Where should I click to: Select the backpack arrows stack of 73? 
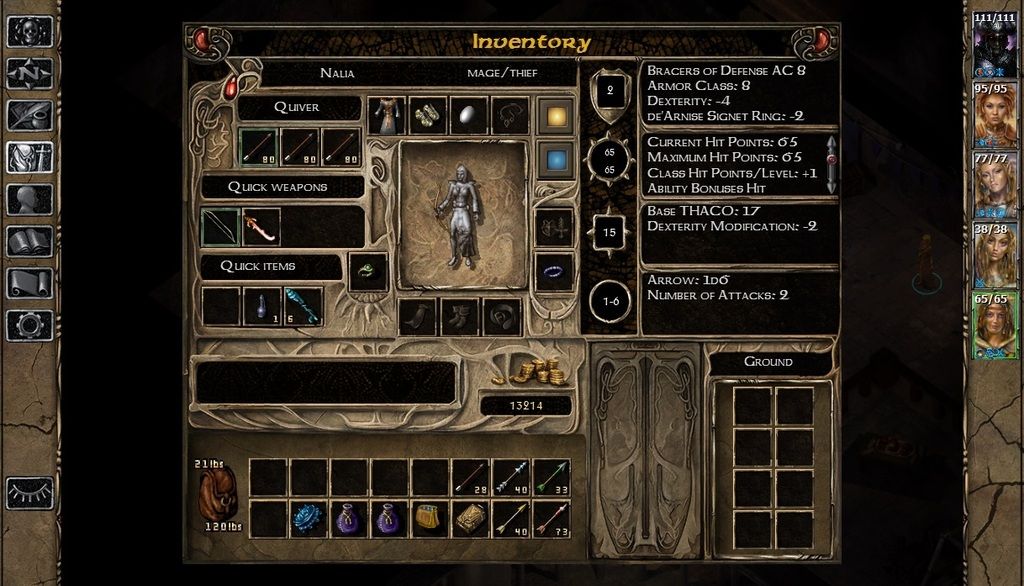coord(551,518)
